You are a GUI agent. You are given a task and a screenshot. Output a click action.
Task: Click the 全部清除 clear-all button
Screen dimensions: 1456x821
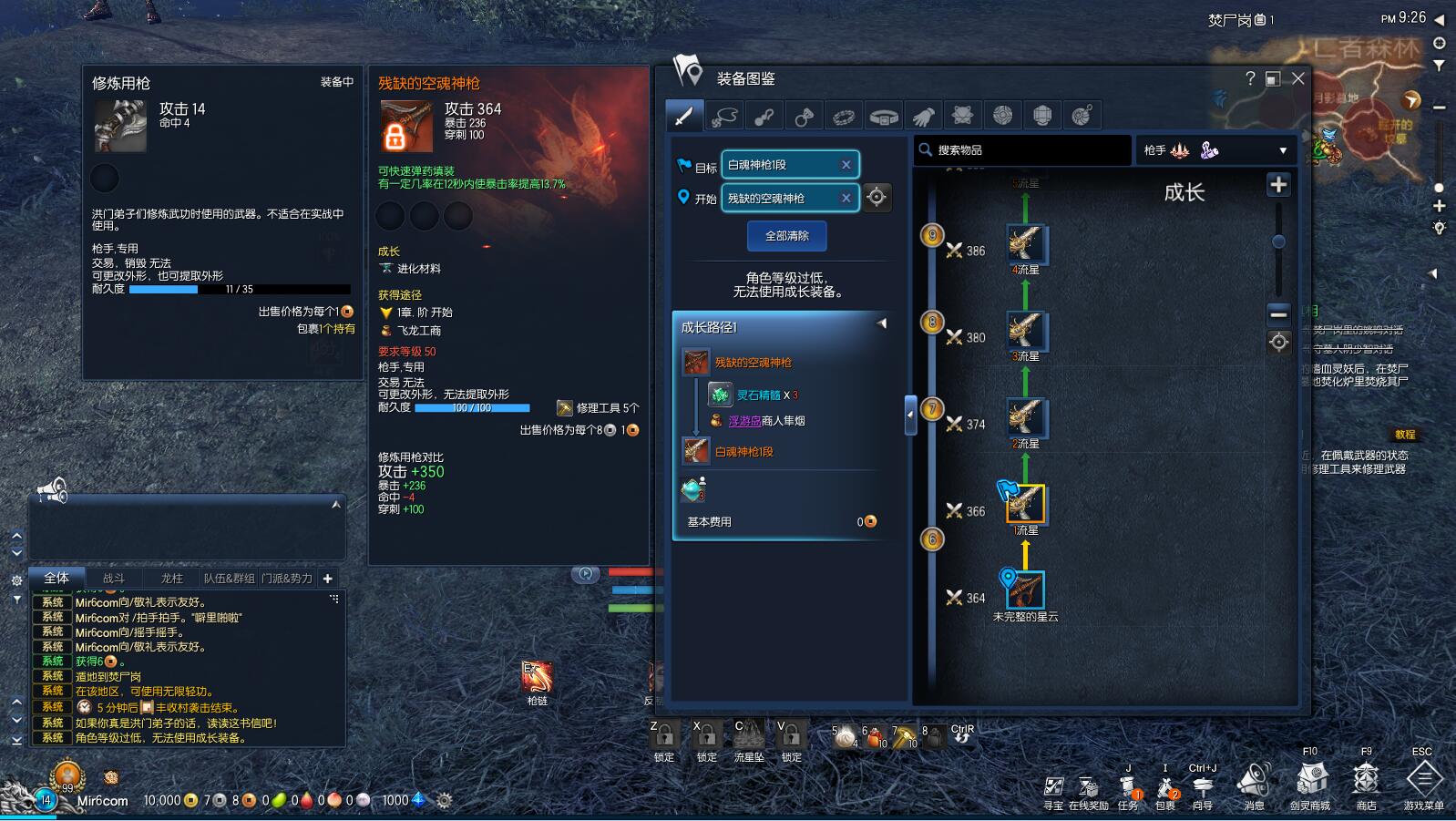(x=787, y=236)
